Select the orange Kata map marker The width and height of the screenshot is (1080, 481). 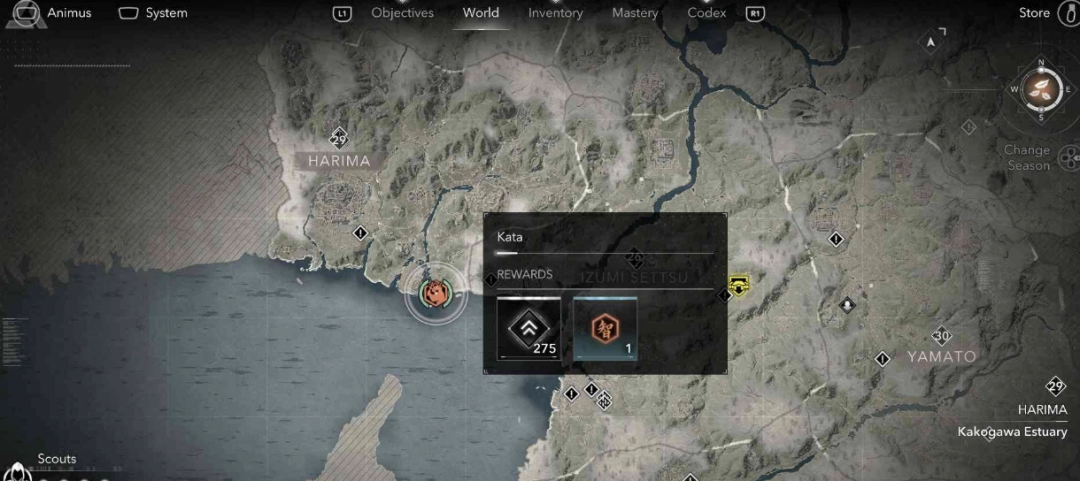pos(435,294)
